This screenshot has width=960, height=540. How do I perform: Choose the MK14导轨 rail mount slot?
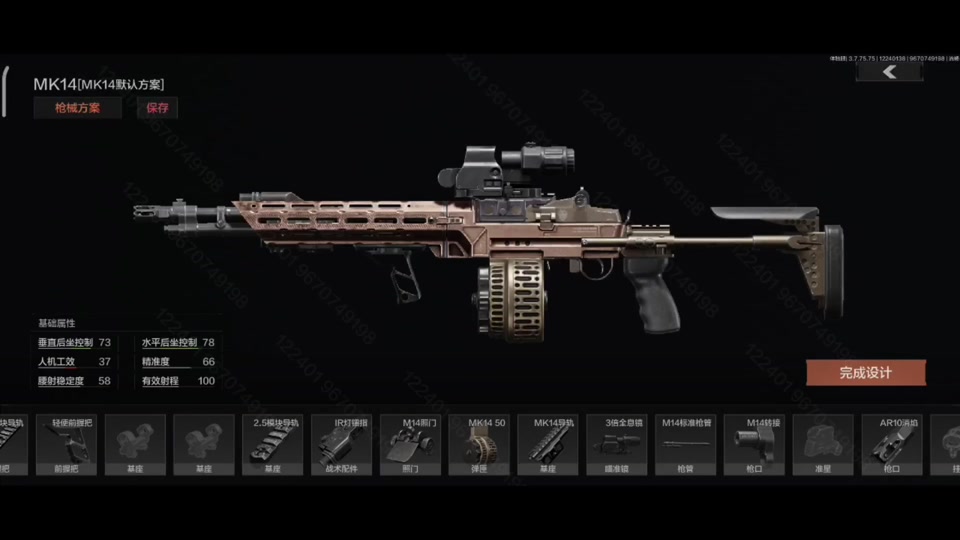[548, 444]
